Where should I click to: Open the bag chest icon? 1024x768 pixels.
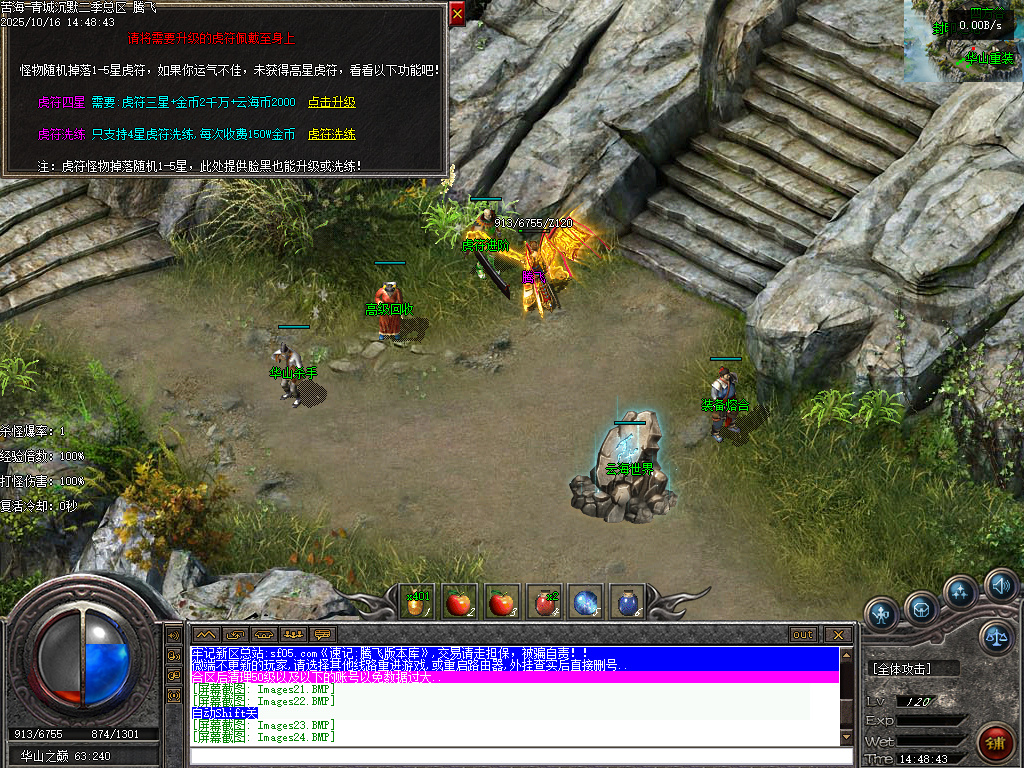pos(921,607)
